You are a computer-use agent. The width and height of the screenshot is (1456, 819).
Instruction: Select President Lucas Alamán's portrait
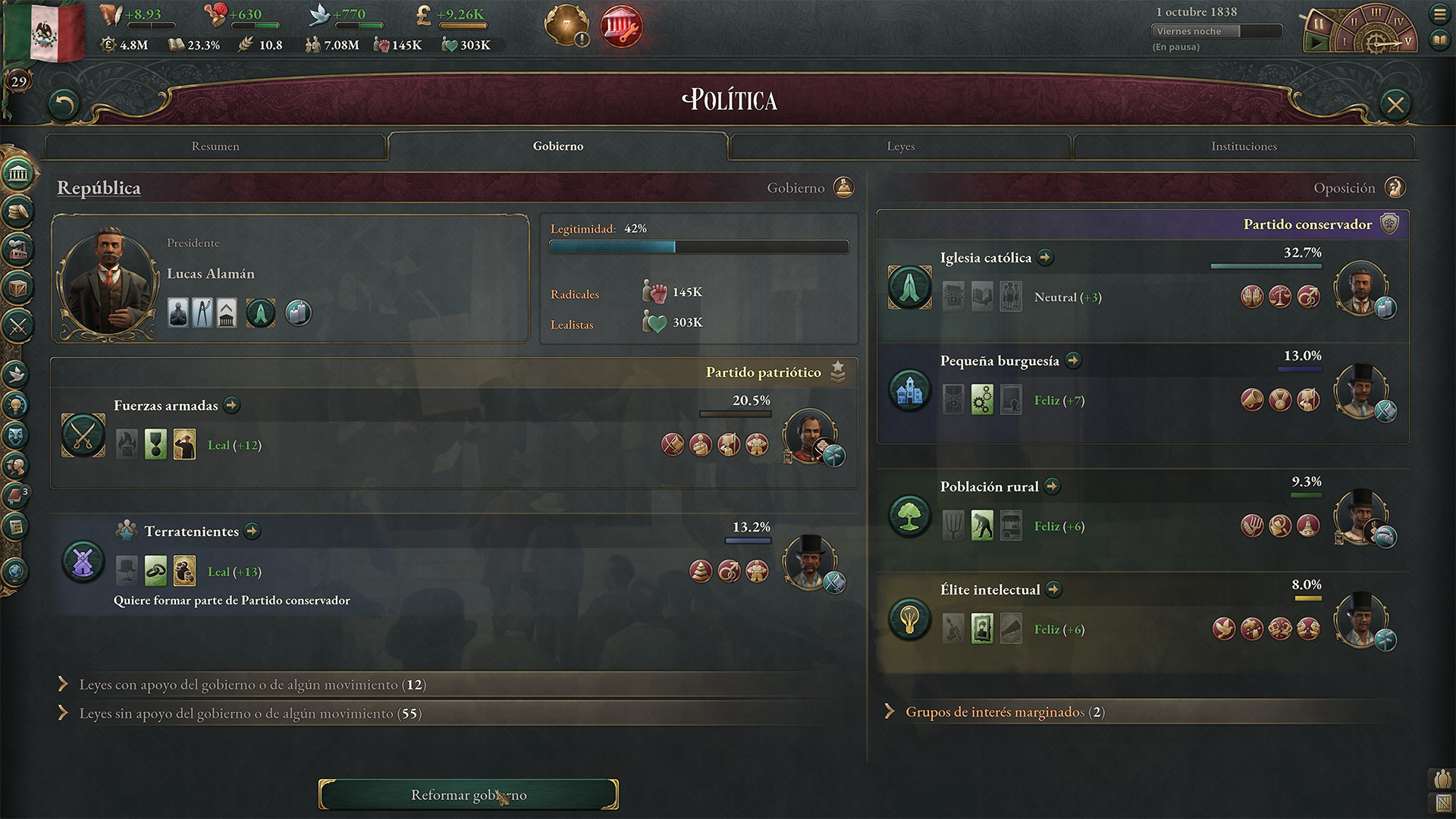coord(109,281)
